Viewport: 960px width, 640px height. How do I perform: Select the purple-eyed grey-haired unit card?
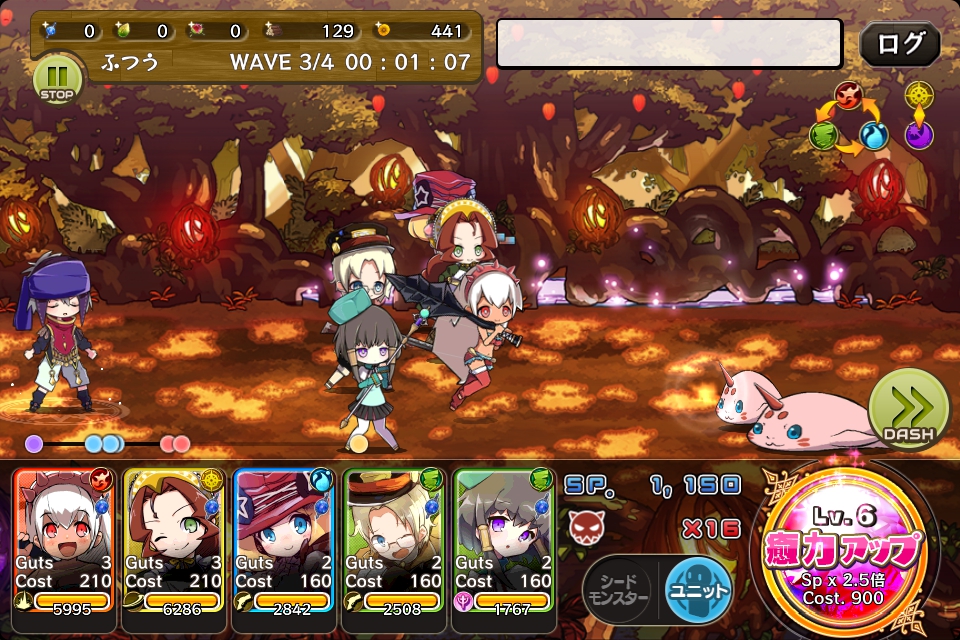504,540
